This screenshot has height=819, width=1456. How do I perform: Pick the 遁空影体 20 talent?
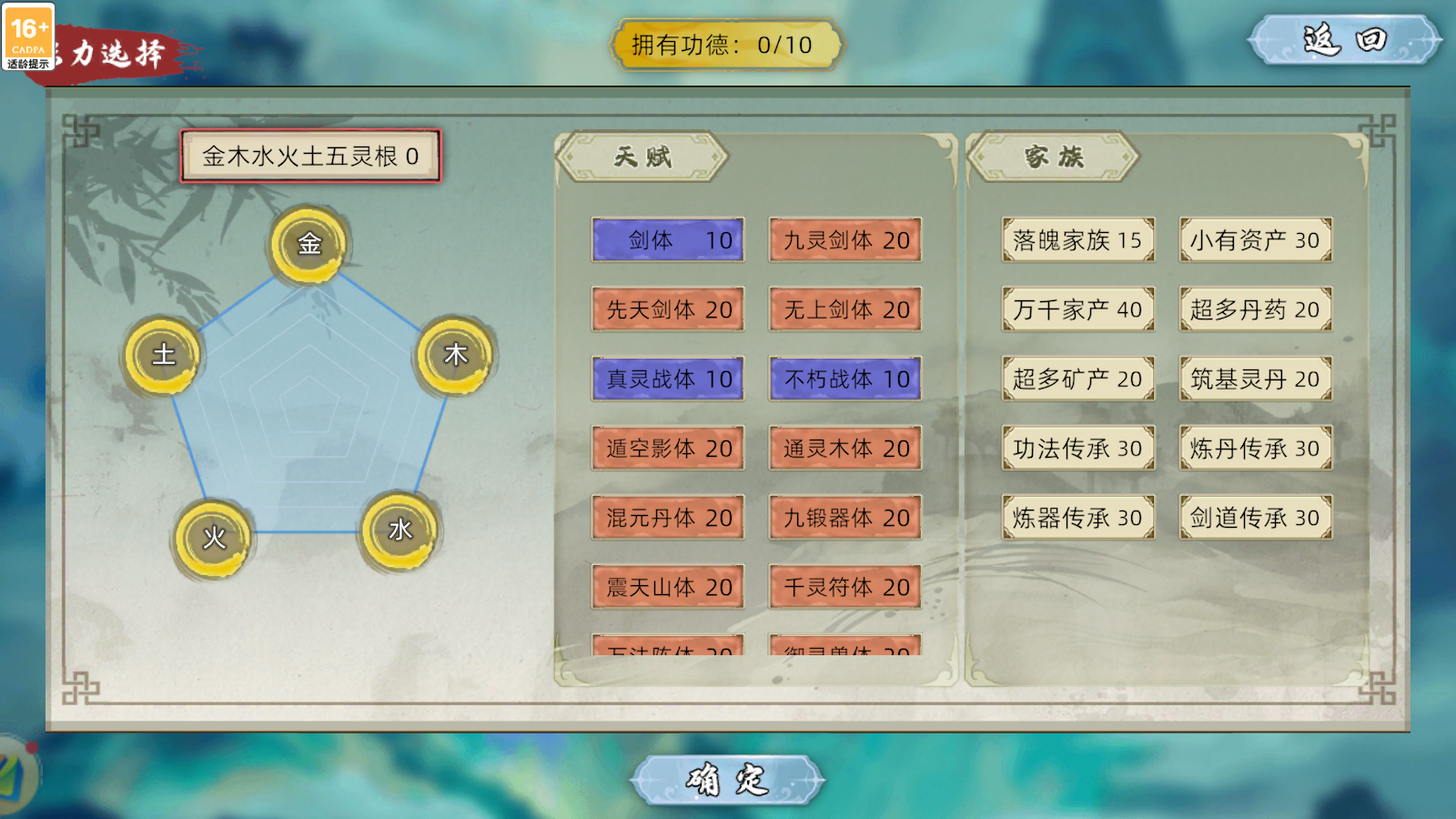668,448
